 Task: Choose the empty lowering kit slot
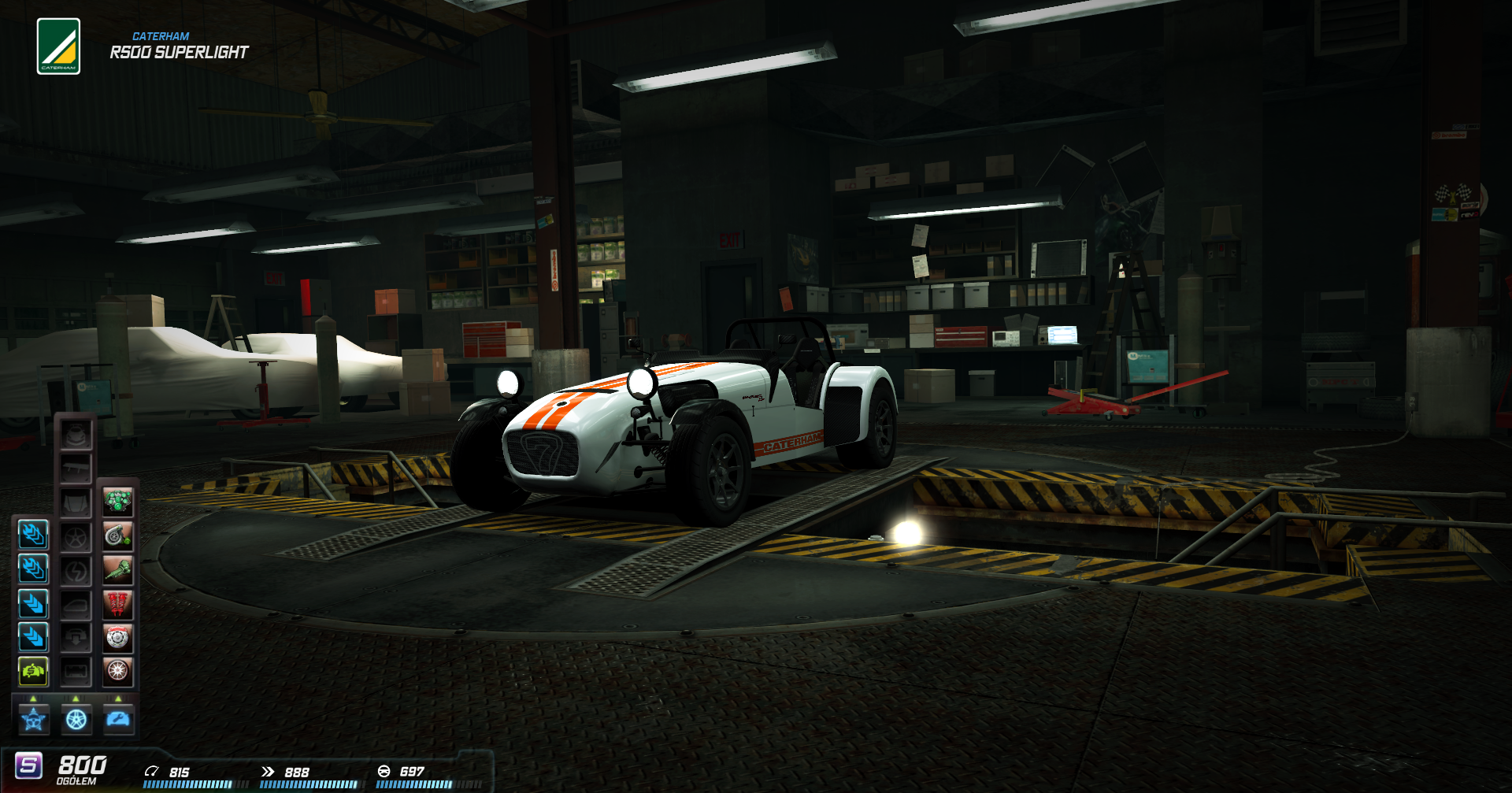(x=76, y=638)
